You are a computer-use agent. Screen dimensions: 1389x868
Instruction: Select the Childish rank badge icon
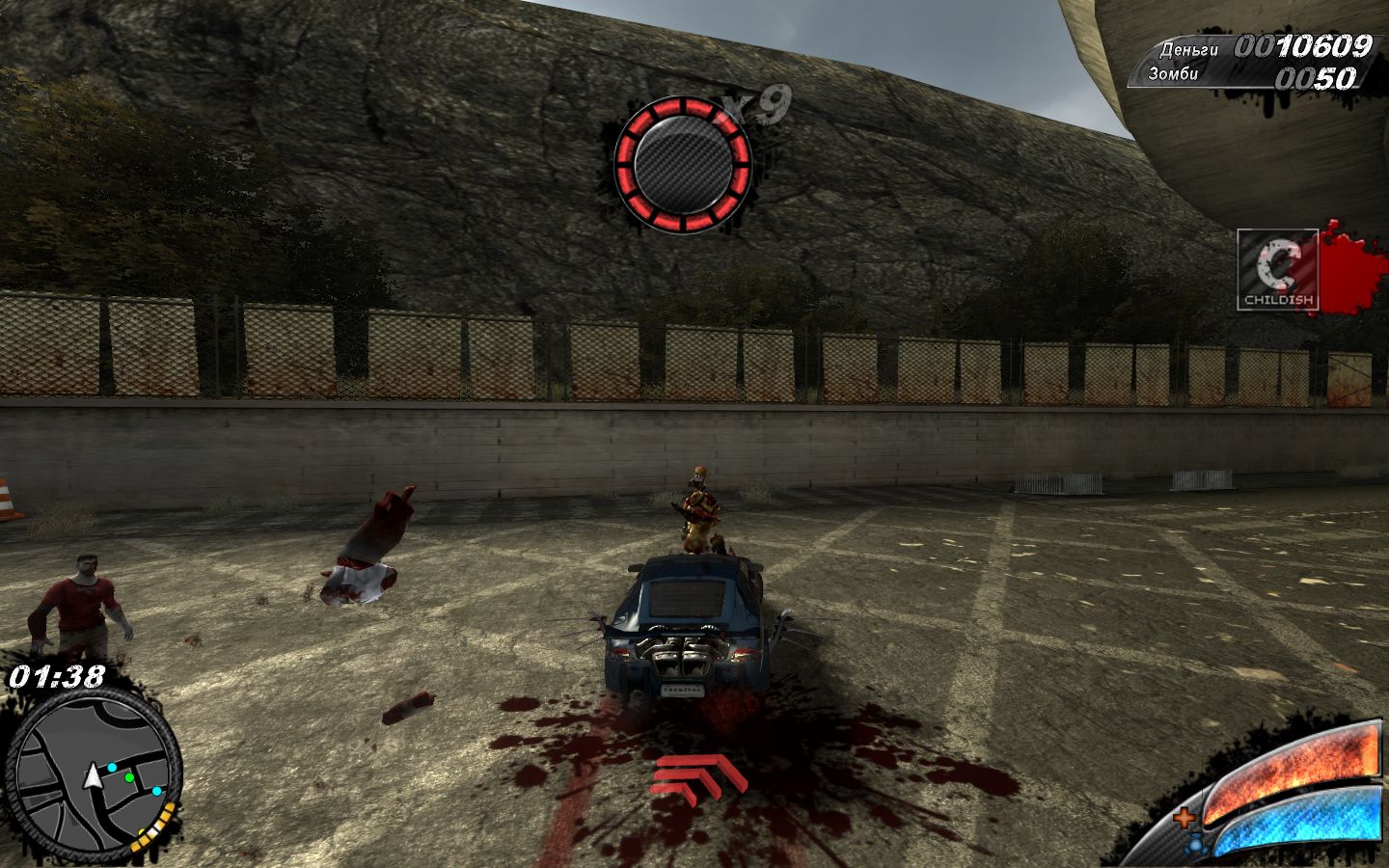click(x=1278, y=269)
